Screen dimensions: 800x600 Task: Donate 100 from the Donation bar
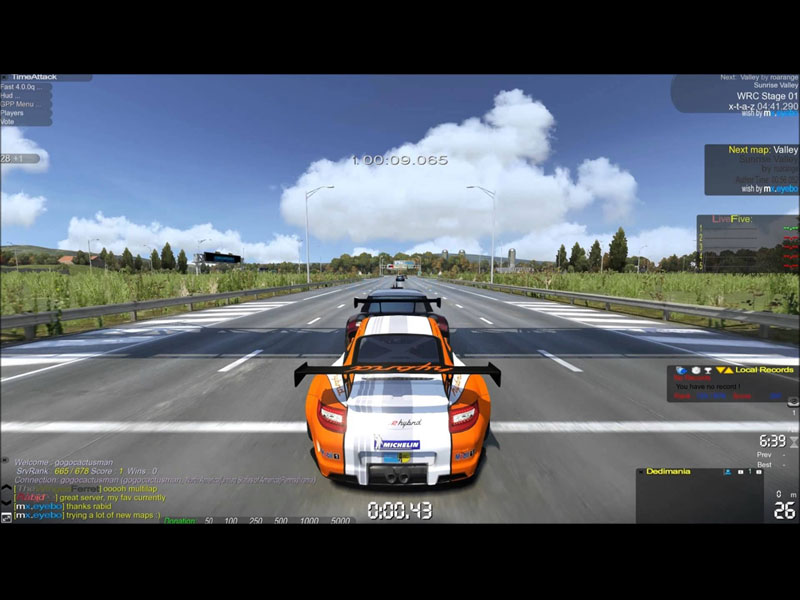(231, 521)
